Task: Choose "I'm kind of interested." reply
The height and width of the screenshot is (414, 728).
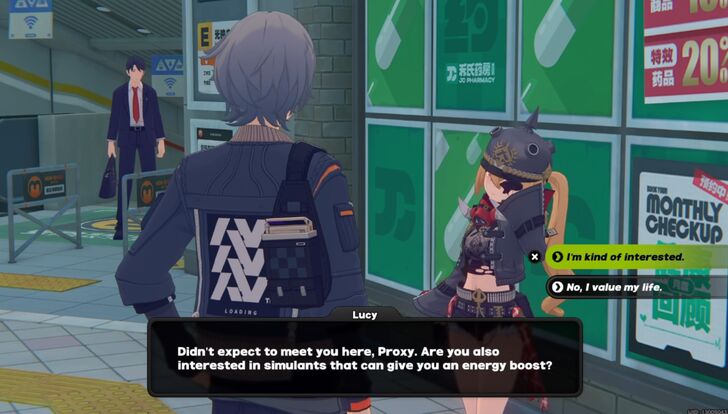Action: [x=625, y=257]
